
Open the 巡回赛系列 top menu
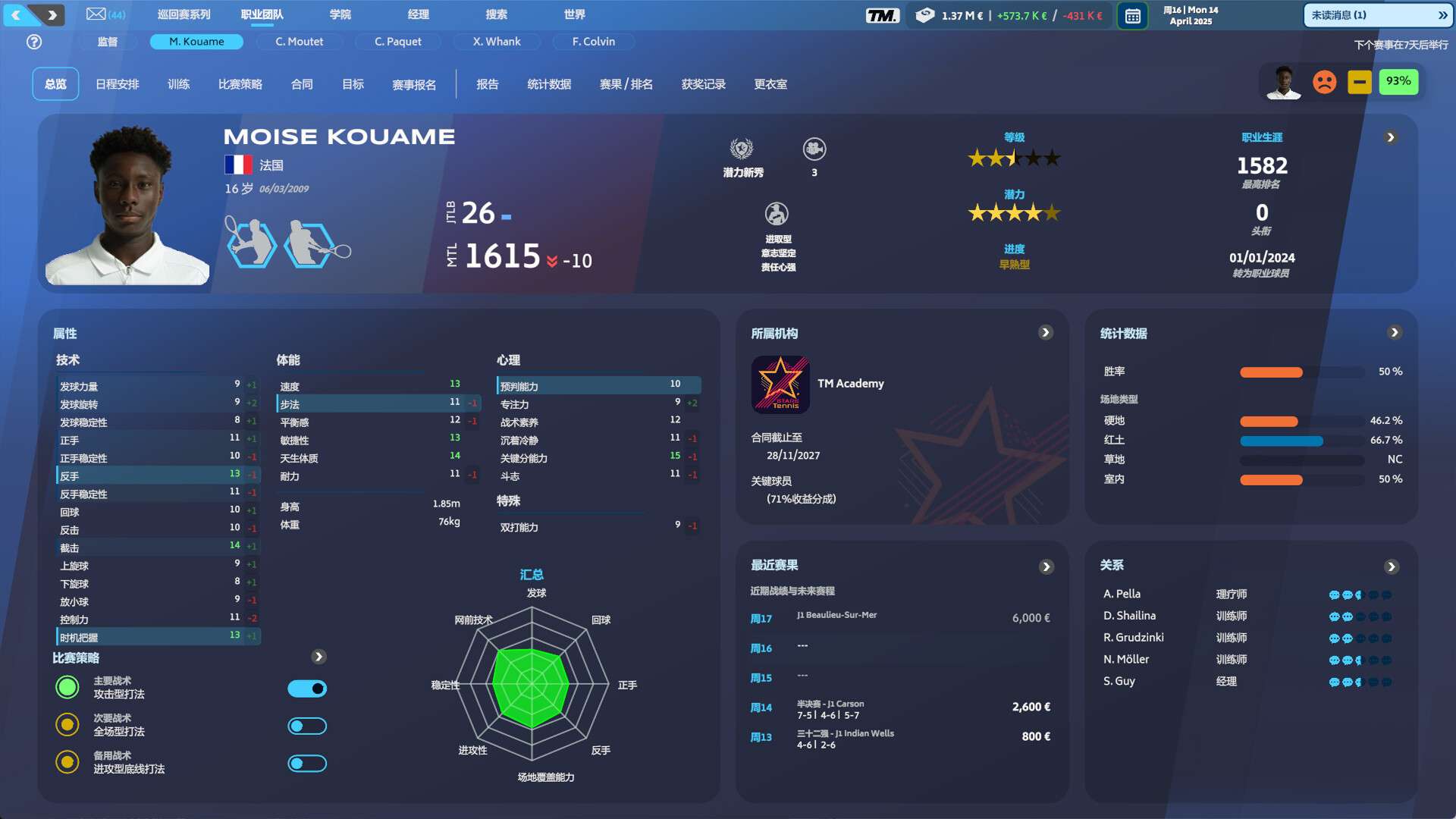184,14
